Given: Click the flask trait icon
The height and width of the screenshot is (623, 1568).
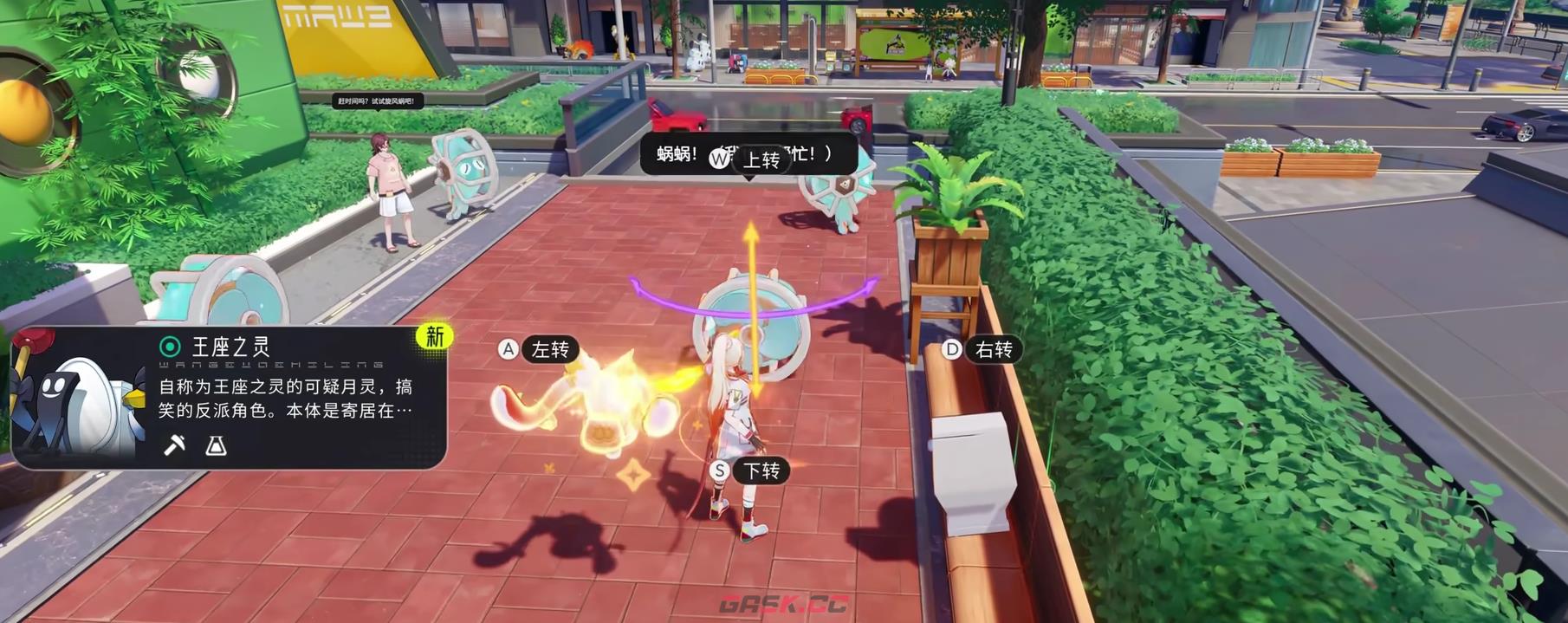Looking at the screenshot, I should pyautogui.click(x=216, y=445).
